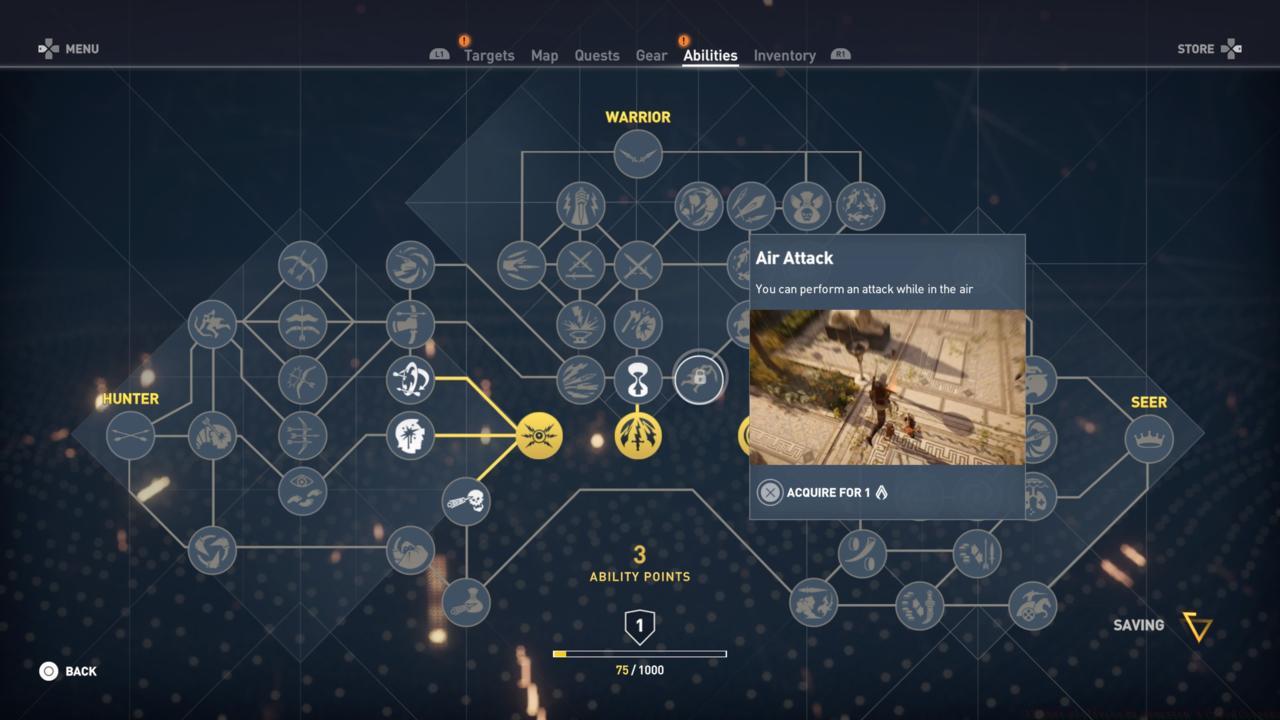Click the yellow Saving indicator triangle
The width and height of the screenshot is (1280, 720).
[1197, 625]
